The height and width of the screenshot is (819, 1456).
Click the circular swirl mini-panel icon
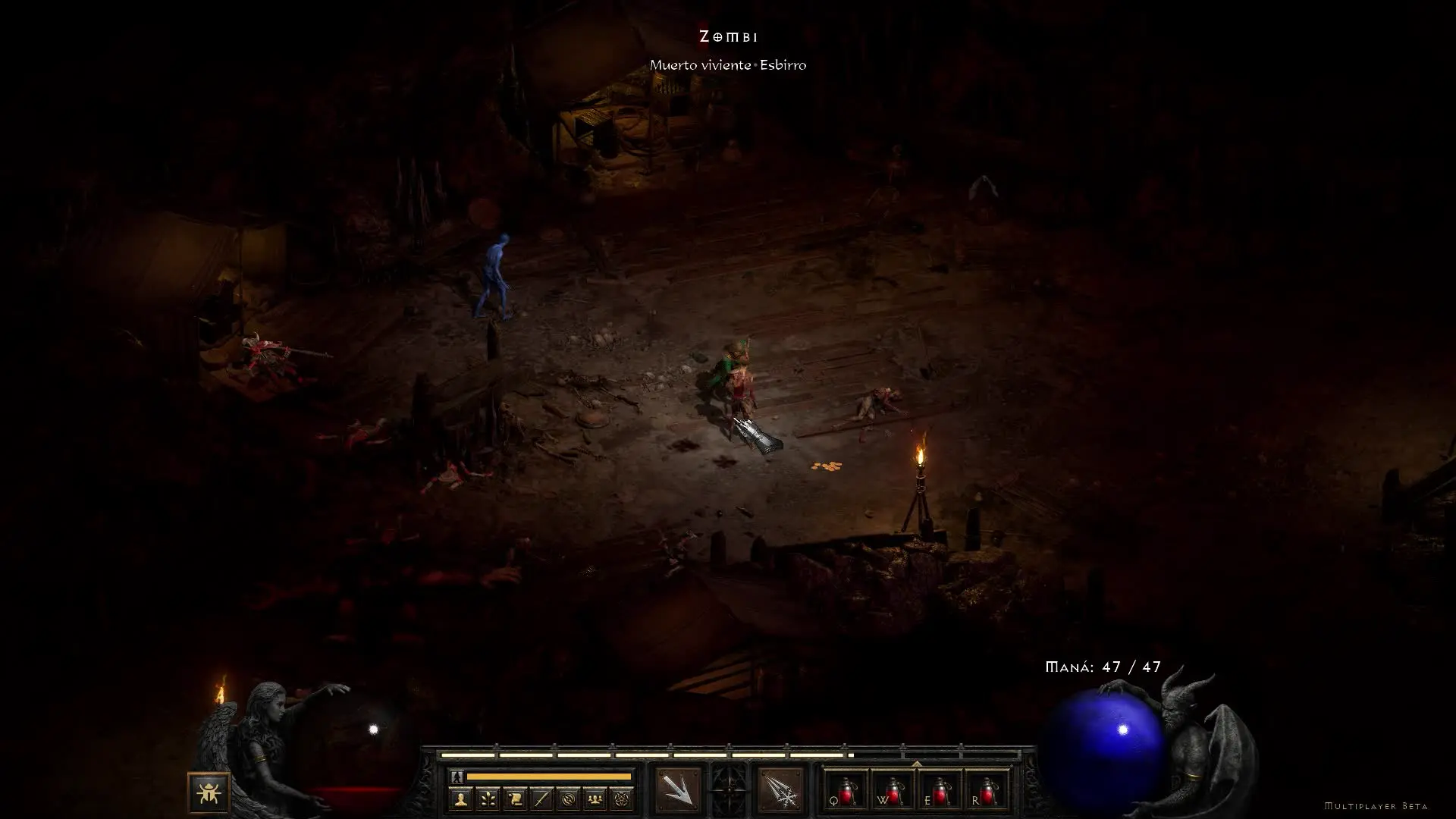569,799
